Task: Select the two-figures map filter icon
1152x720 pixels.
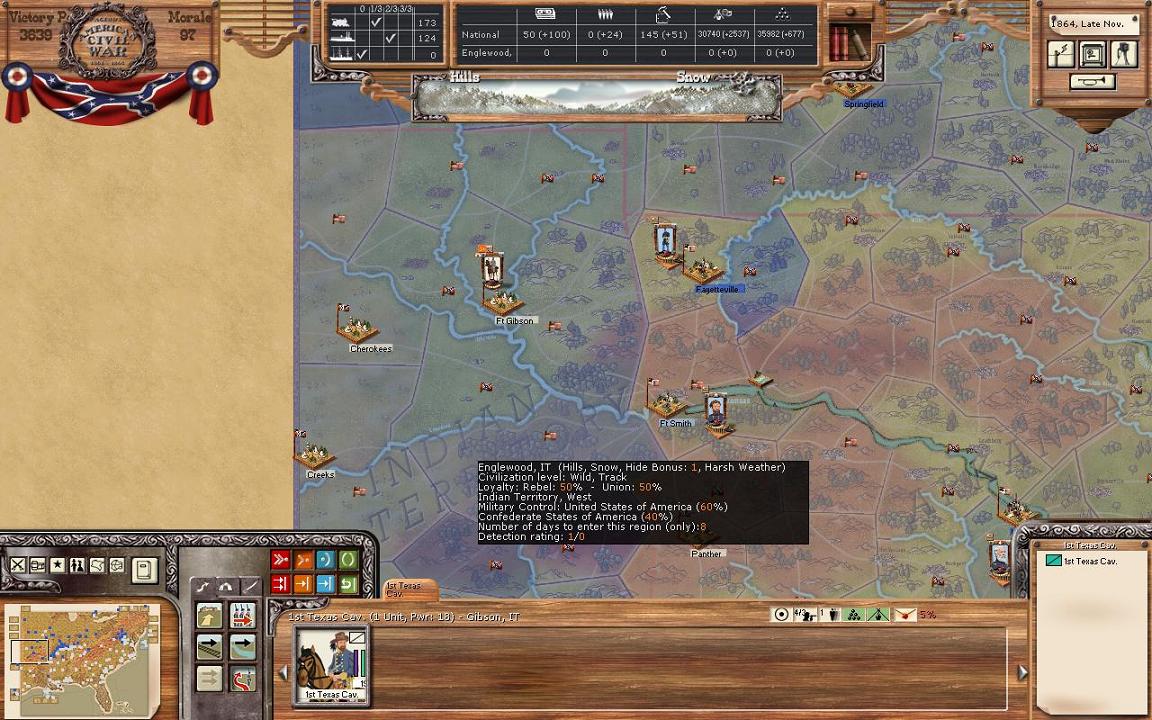Action: 77,566
